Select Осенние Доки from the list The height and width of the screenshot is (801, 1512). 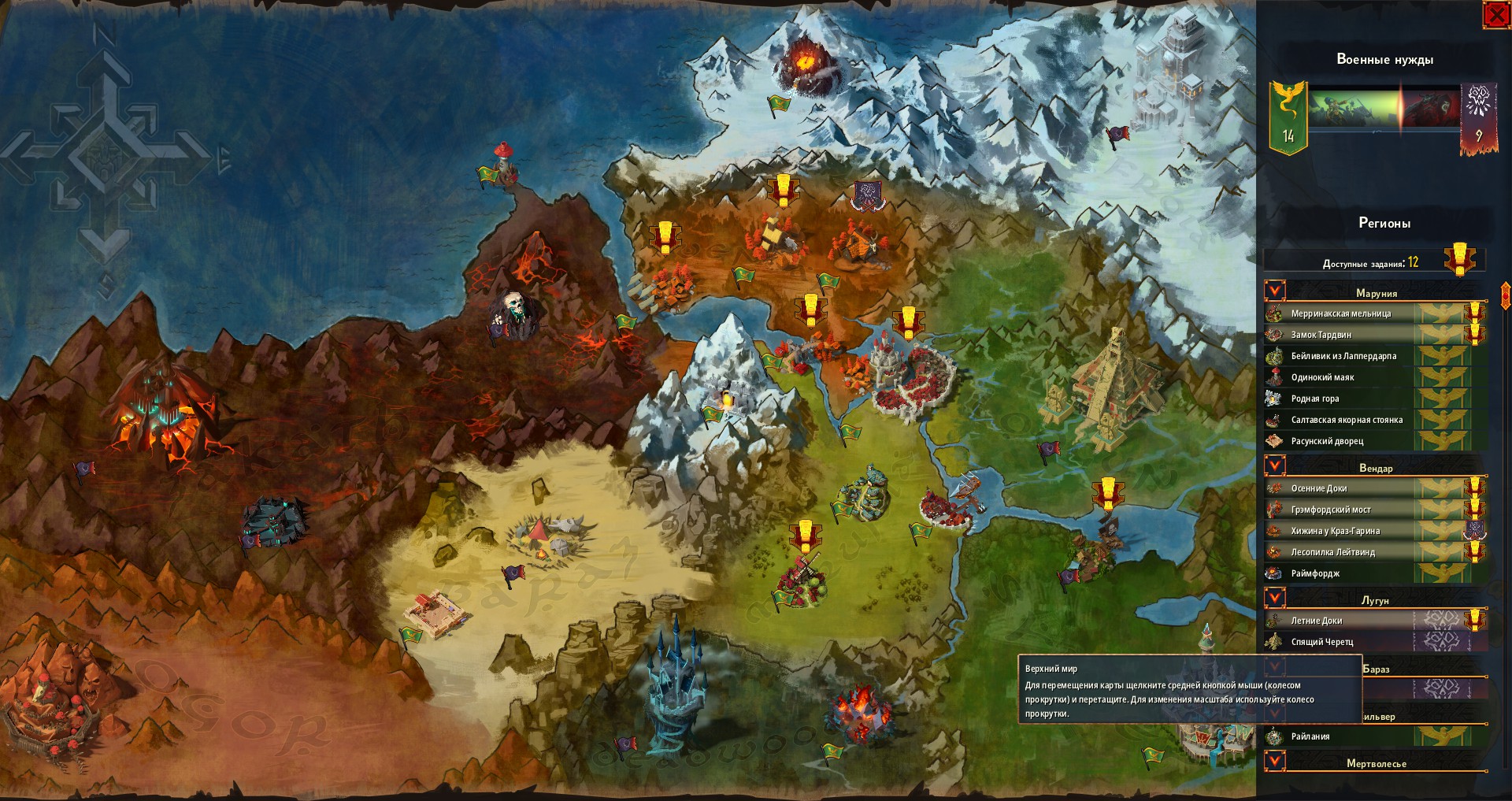1318,488
